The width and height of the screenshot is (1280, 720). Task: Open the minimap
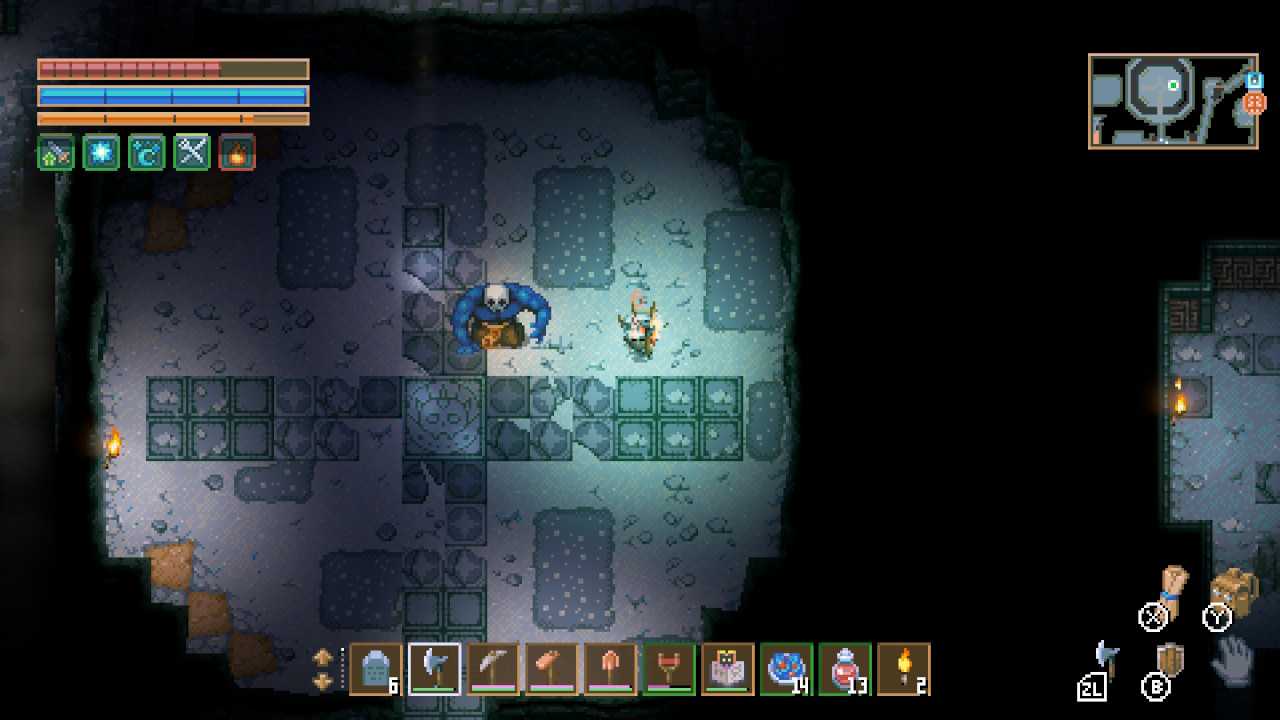(x=1172, y=101)
